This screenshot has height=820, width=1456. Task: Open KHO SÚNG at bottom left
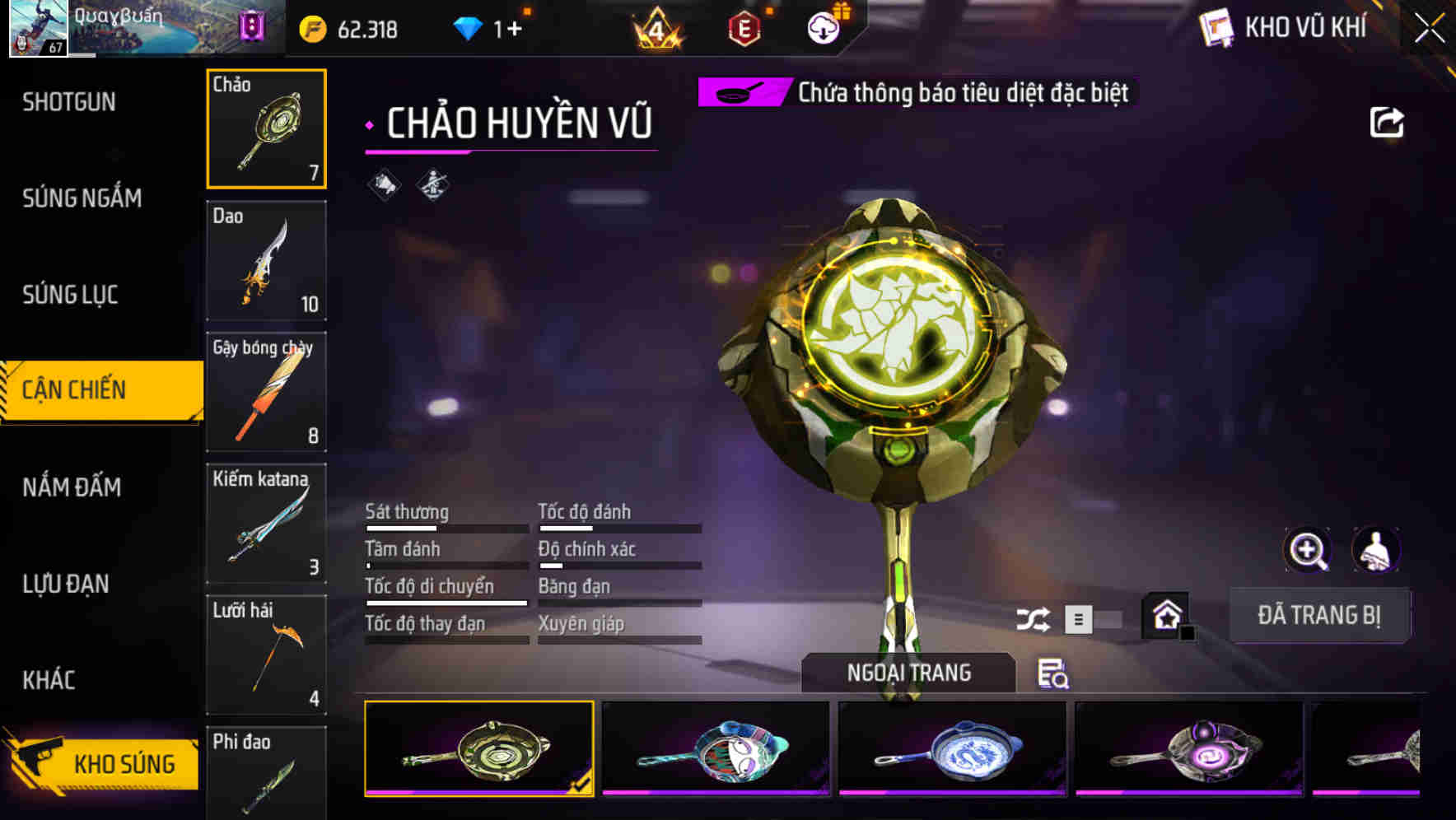pos(100,762)
